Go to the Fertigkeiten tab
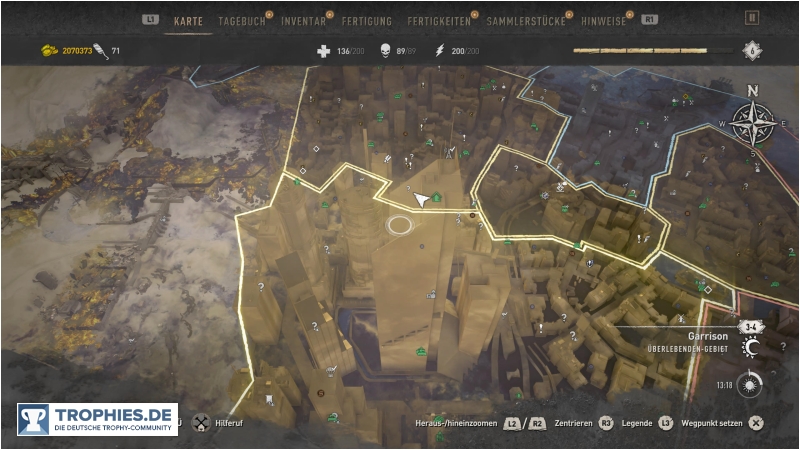Image resolution: width=800 pixels, height=450 pixels. click(437, 19)
